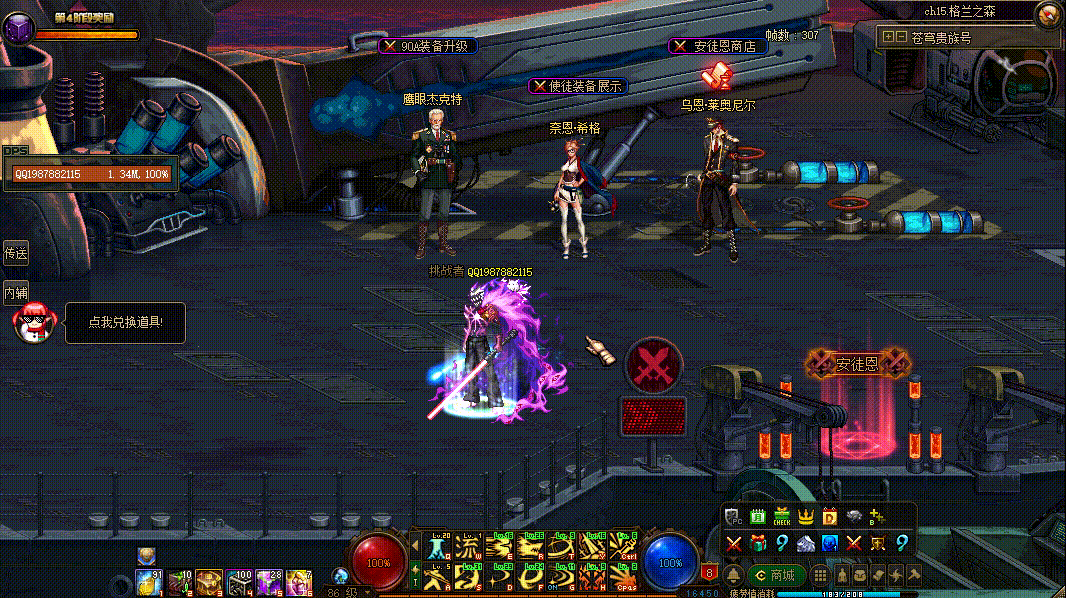Image resolution: width=1066 pixels, height=598 pixels.
Task: Open the 商城 shop button
Action: coord(775,575)
